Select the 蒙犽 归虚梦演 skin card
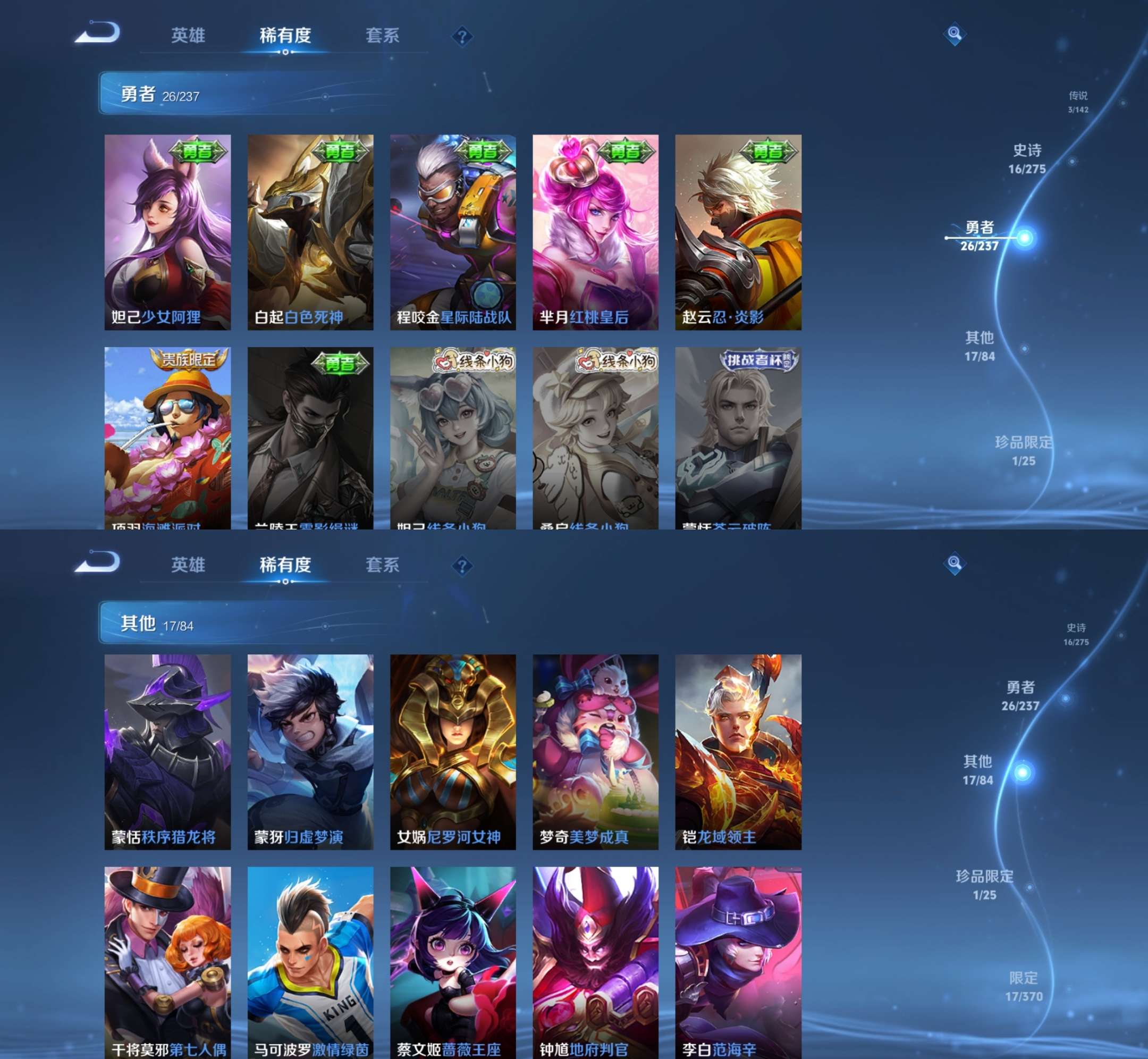 tap(310, 751)
